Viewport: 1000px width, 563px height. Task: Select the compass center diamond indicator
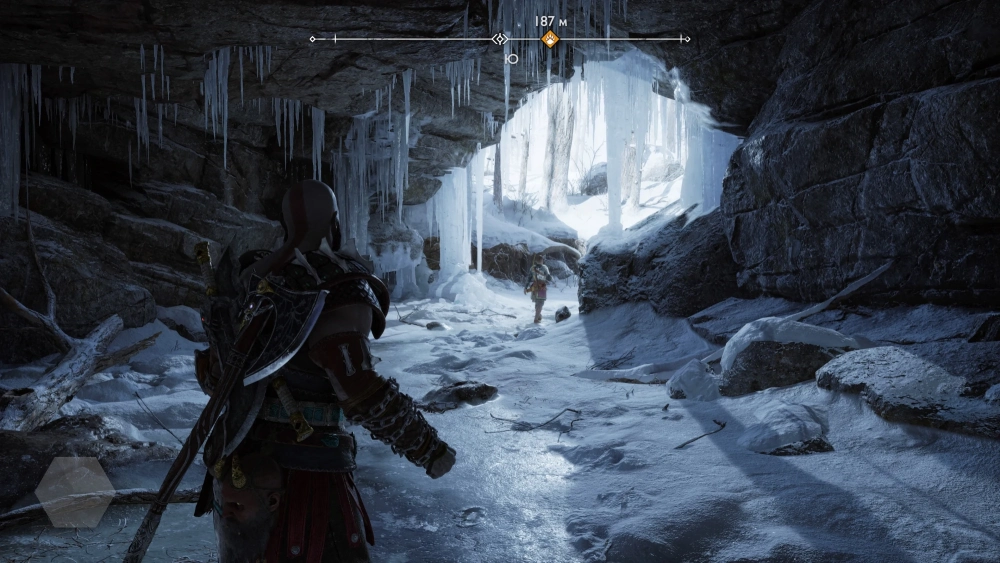click(x=499, y=39)
